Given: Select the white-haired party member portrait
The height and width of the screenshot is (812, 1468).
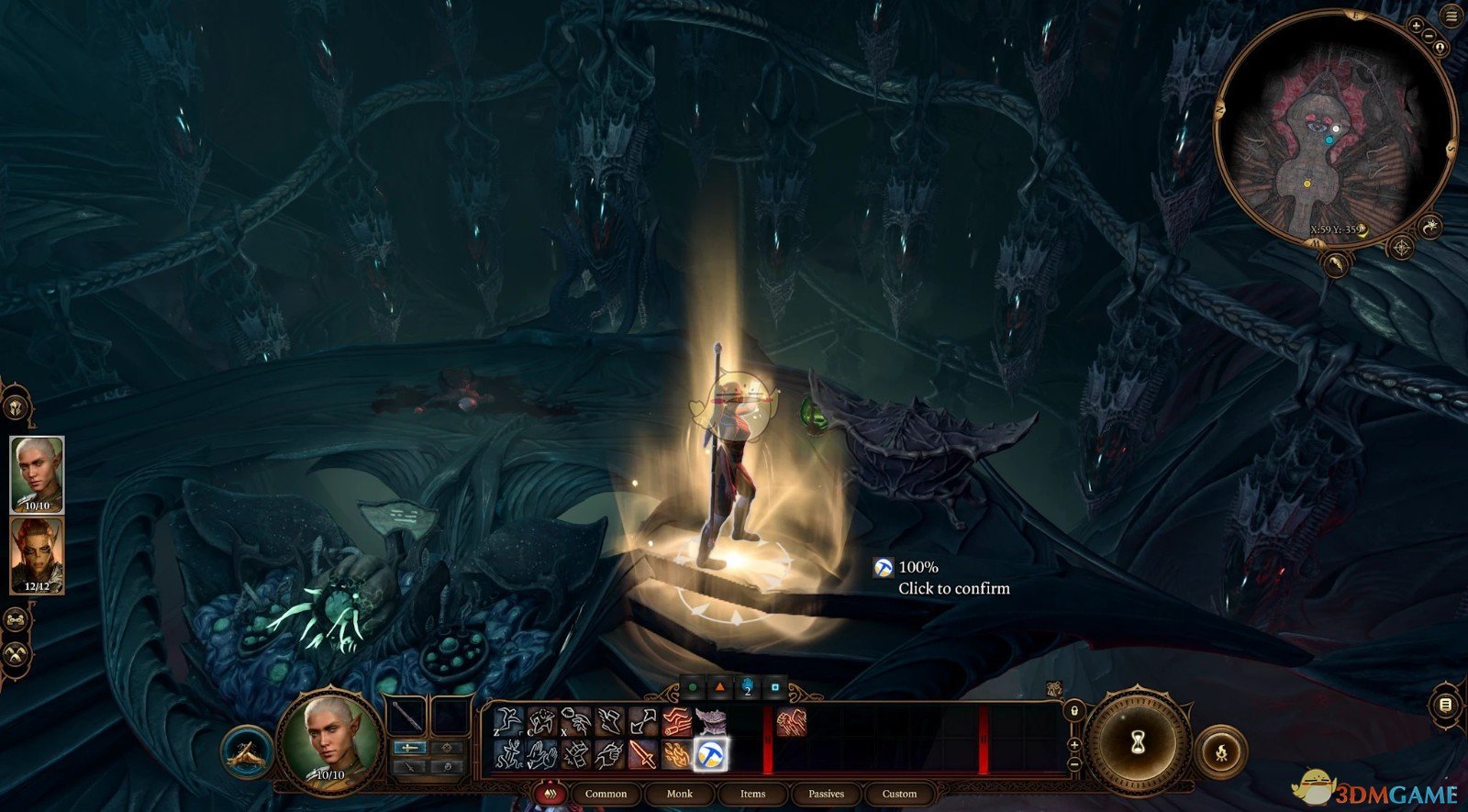Looking at the screenshot, I should pyautogui.click(x=37, y=474).
